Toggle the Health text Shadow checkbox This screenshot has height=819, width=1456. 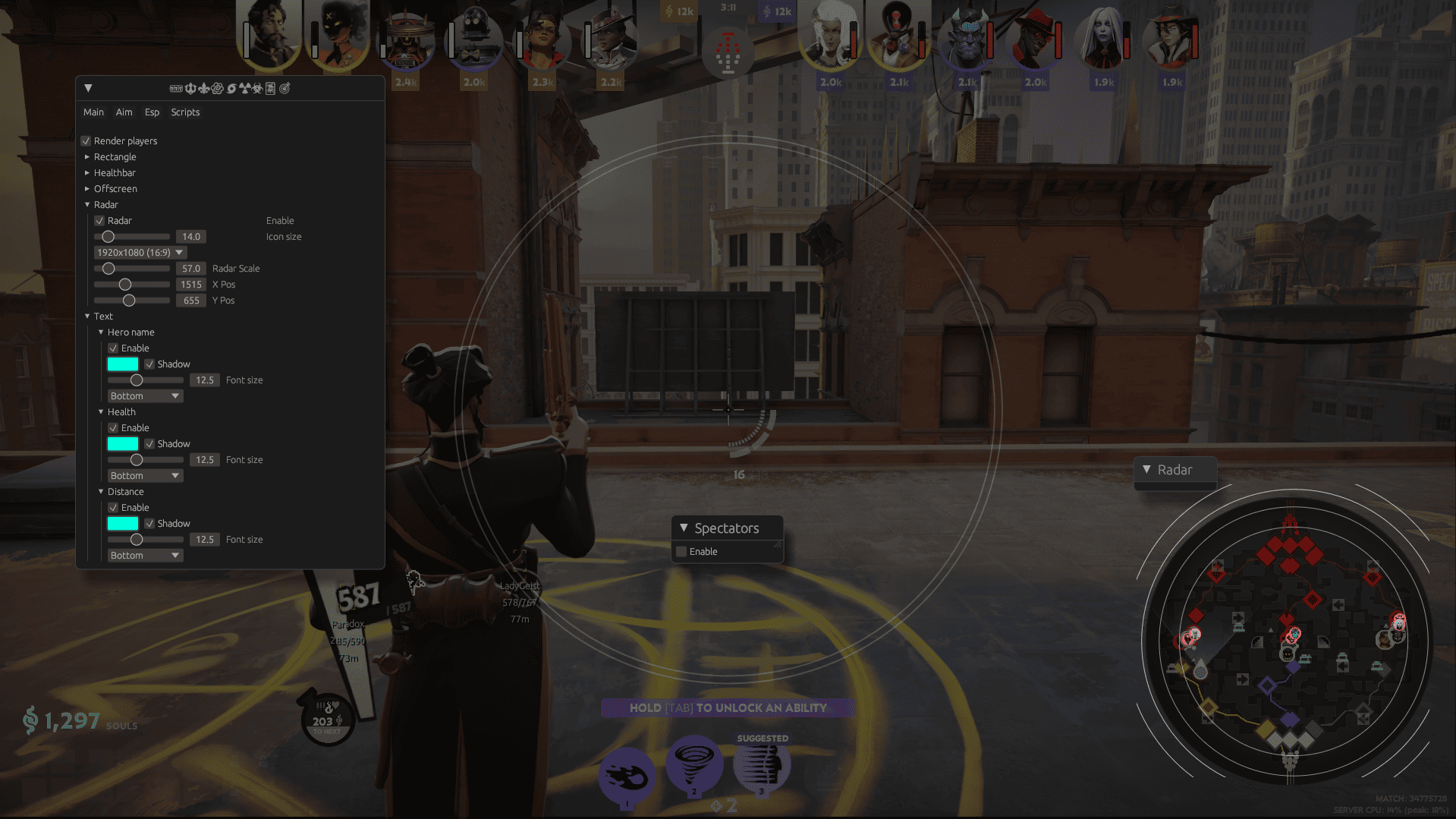pyautogui.click(x=149, y=444)
